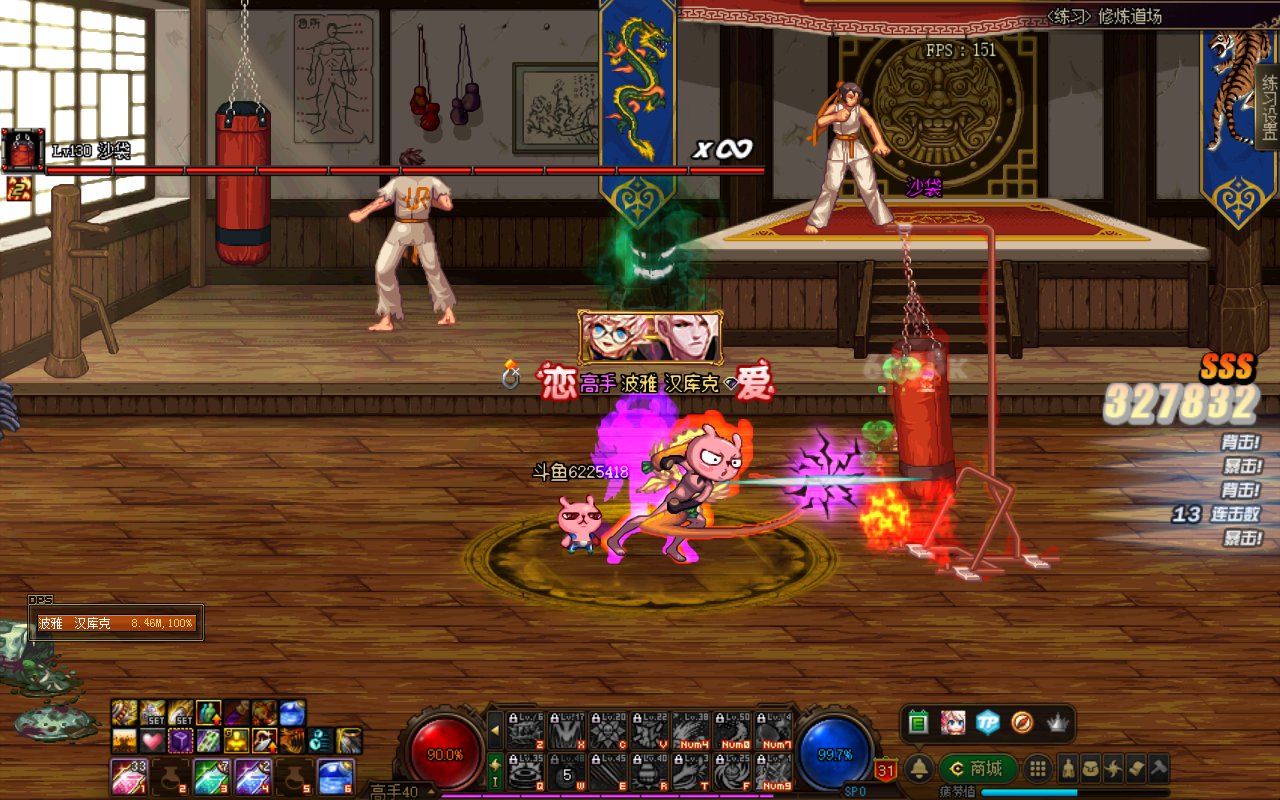This screenshot has width=1280, height=800.
Task: Open the shuriken skill menu icon
Action: click(1113, 768)
